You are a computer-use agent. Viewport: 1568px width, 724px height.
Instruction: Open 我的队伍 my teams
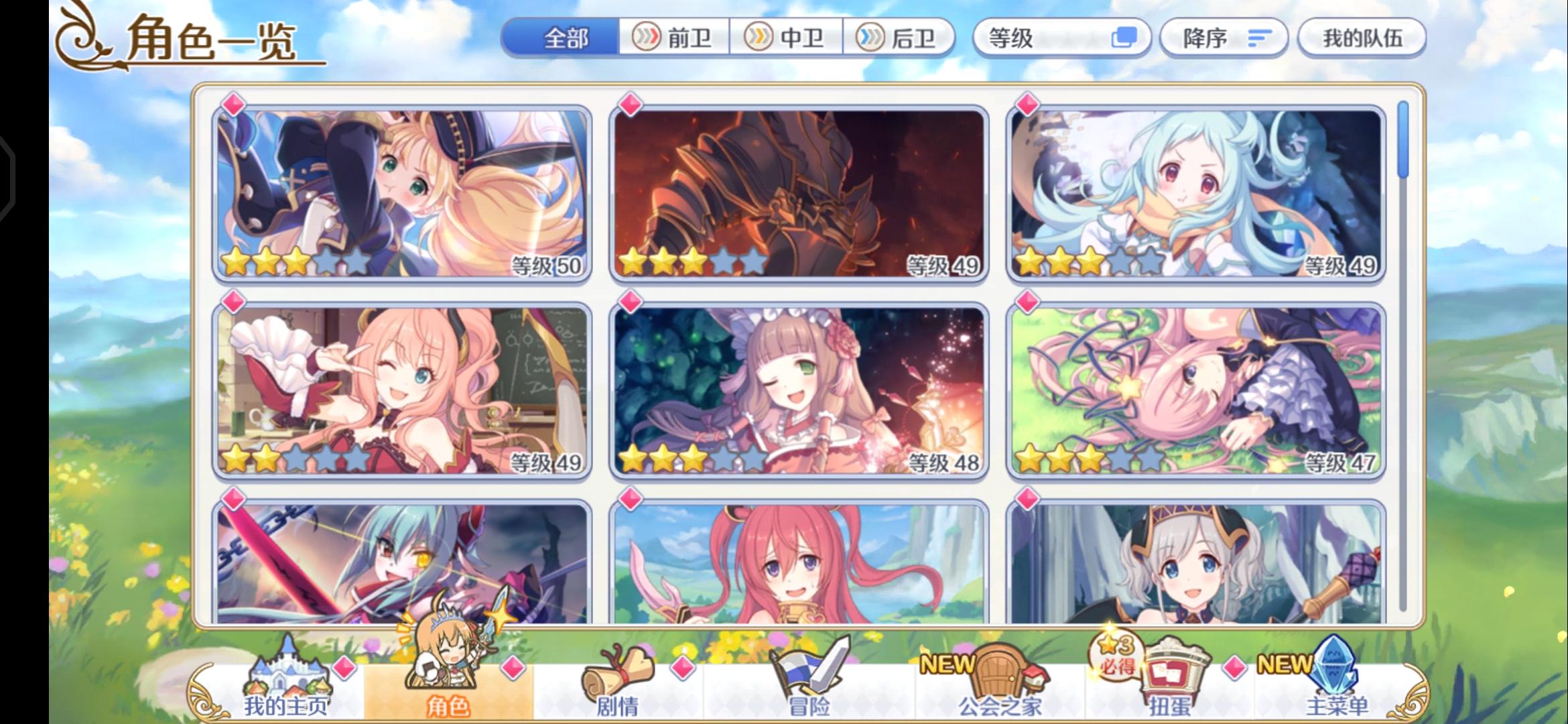pyautogui.click(x=1362, y=38)
